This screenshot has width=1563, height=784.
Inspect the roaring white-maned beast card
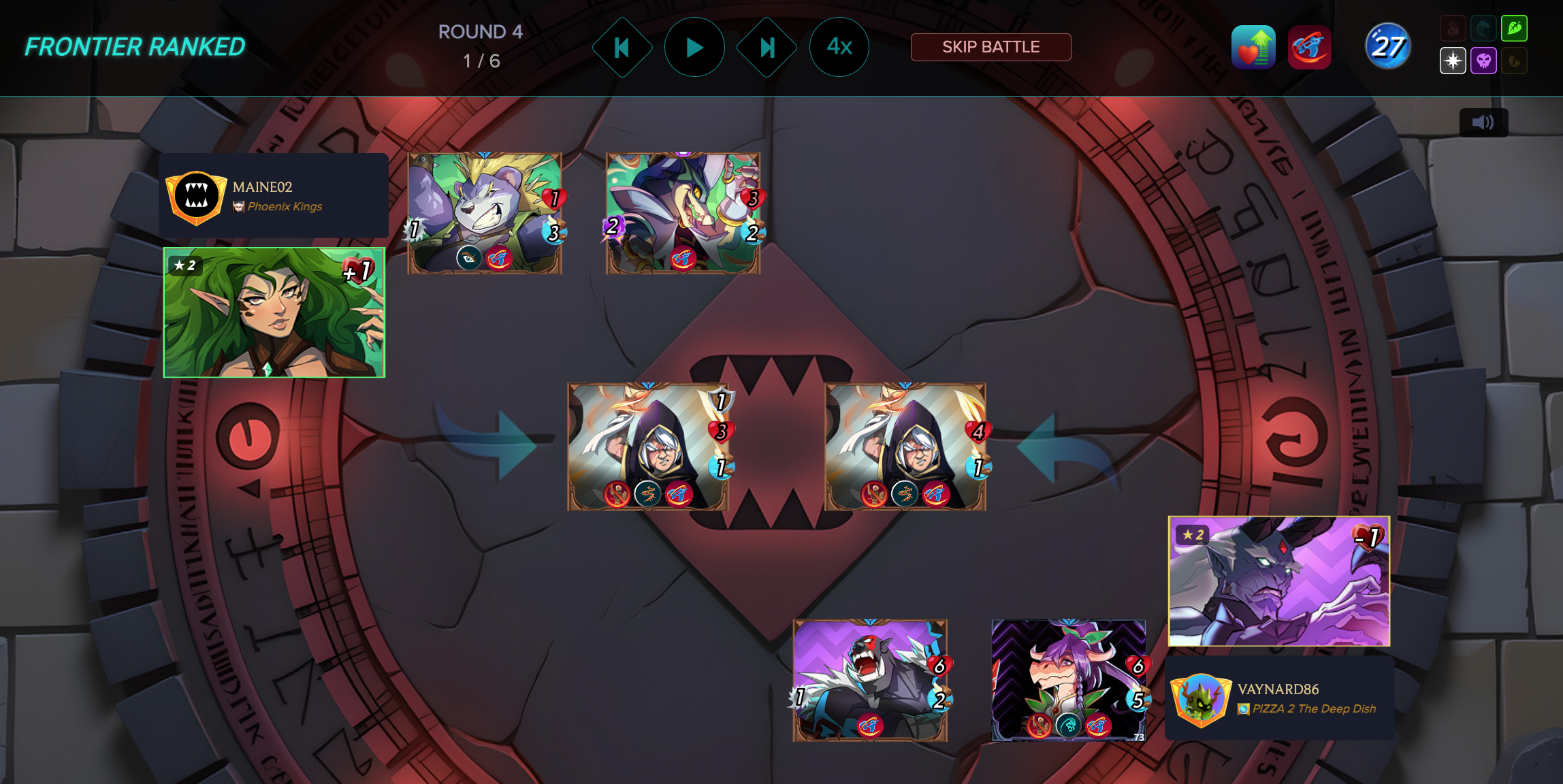coord(870,680)
